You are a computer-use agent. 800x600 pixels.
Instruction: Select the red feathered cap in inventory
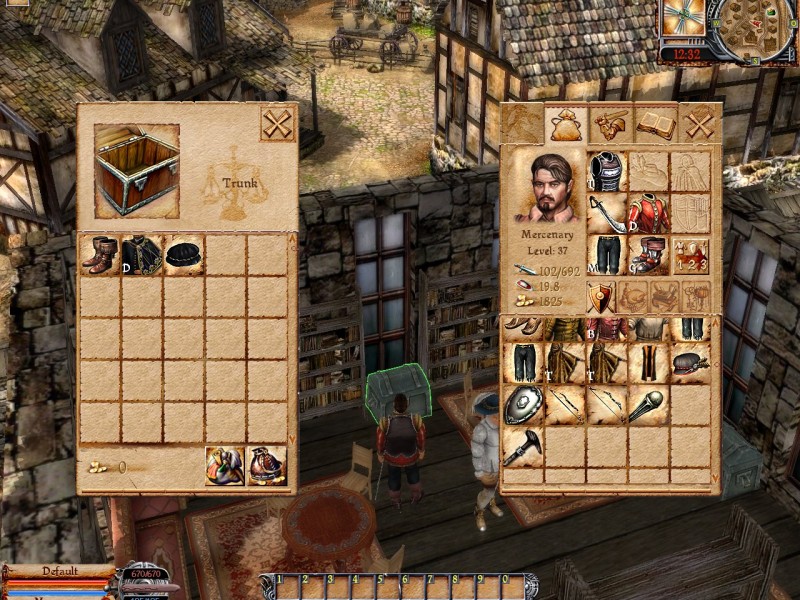coord(690,363)
